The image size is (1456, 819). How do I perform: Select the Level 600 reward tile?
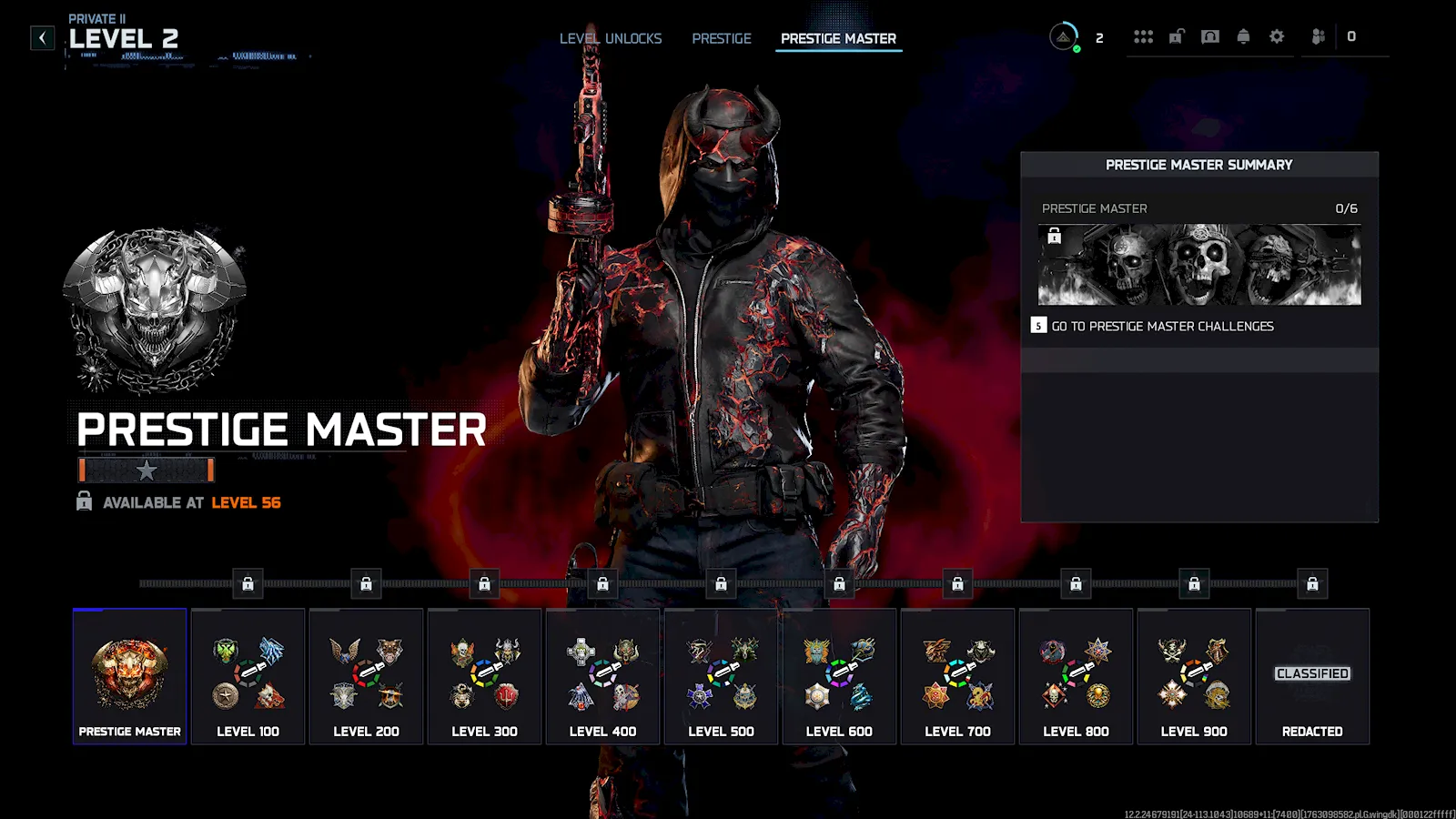pos(839,676)
